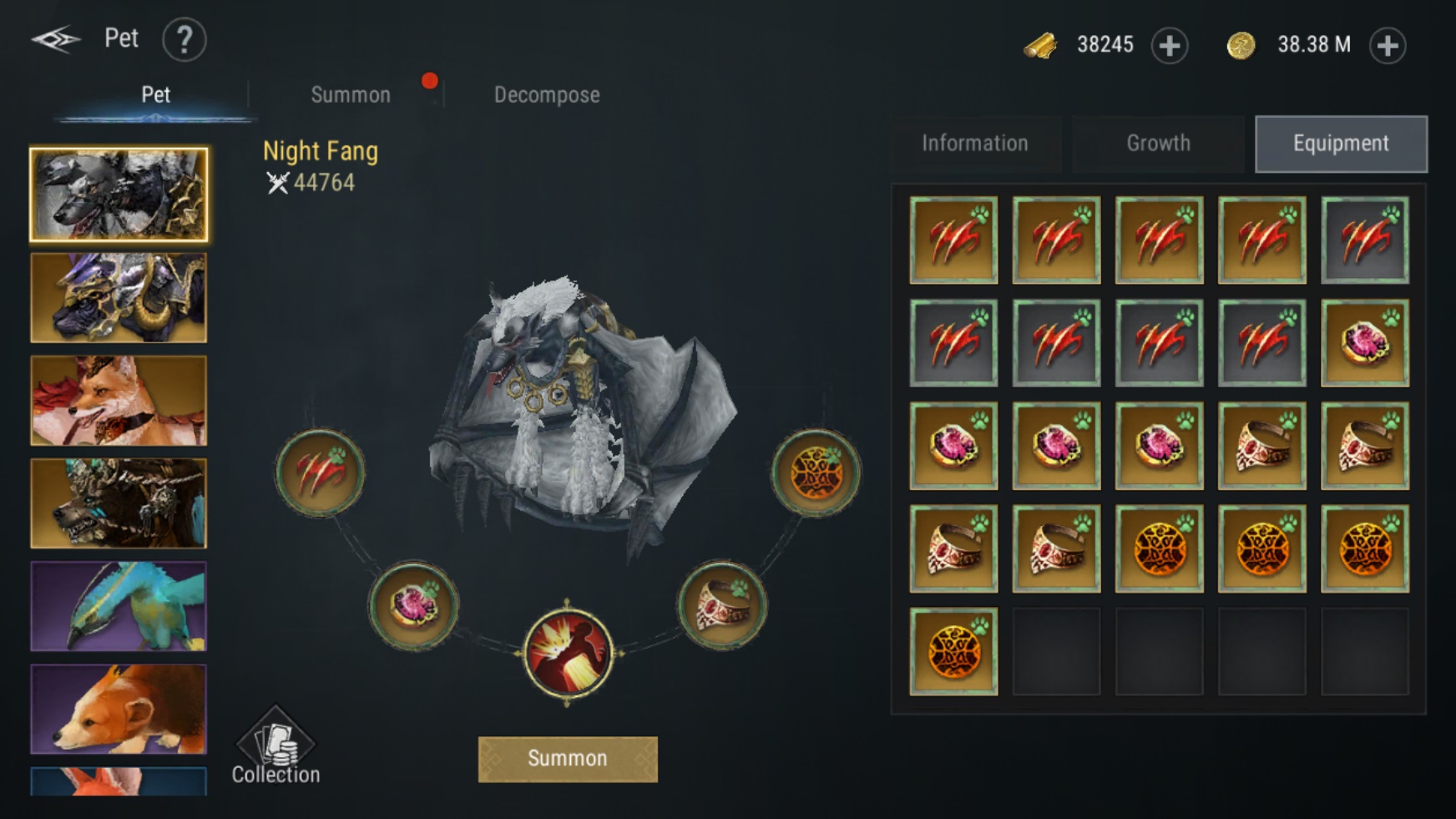Click the gold Summon button

(568, 759)
